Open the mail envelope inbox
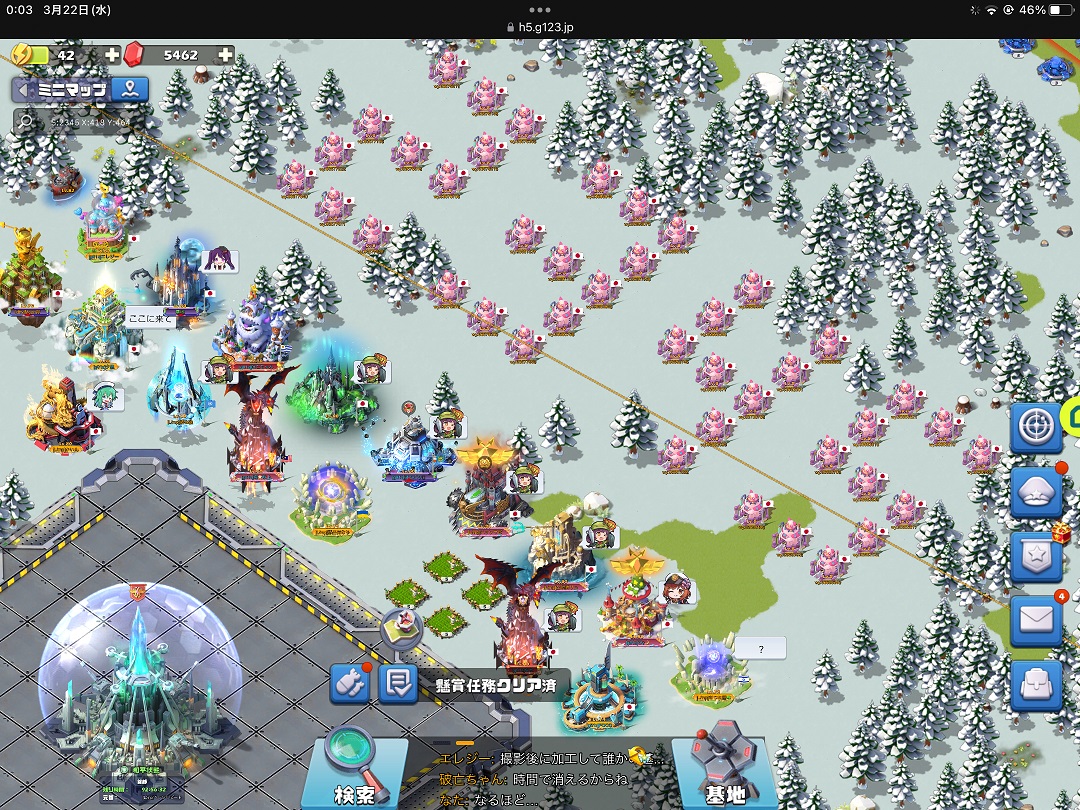The image size is (1080, 810). pos(1035,621)
